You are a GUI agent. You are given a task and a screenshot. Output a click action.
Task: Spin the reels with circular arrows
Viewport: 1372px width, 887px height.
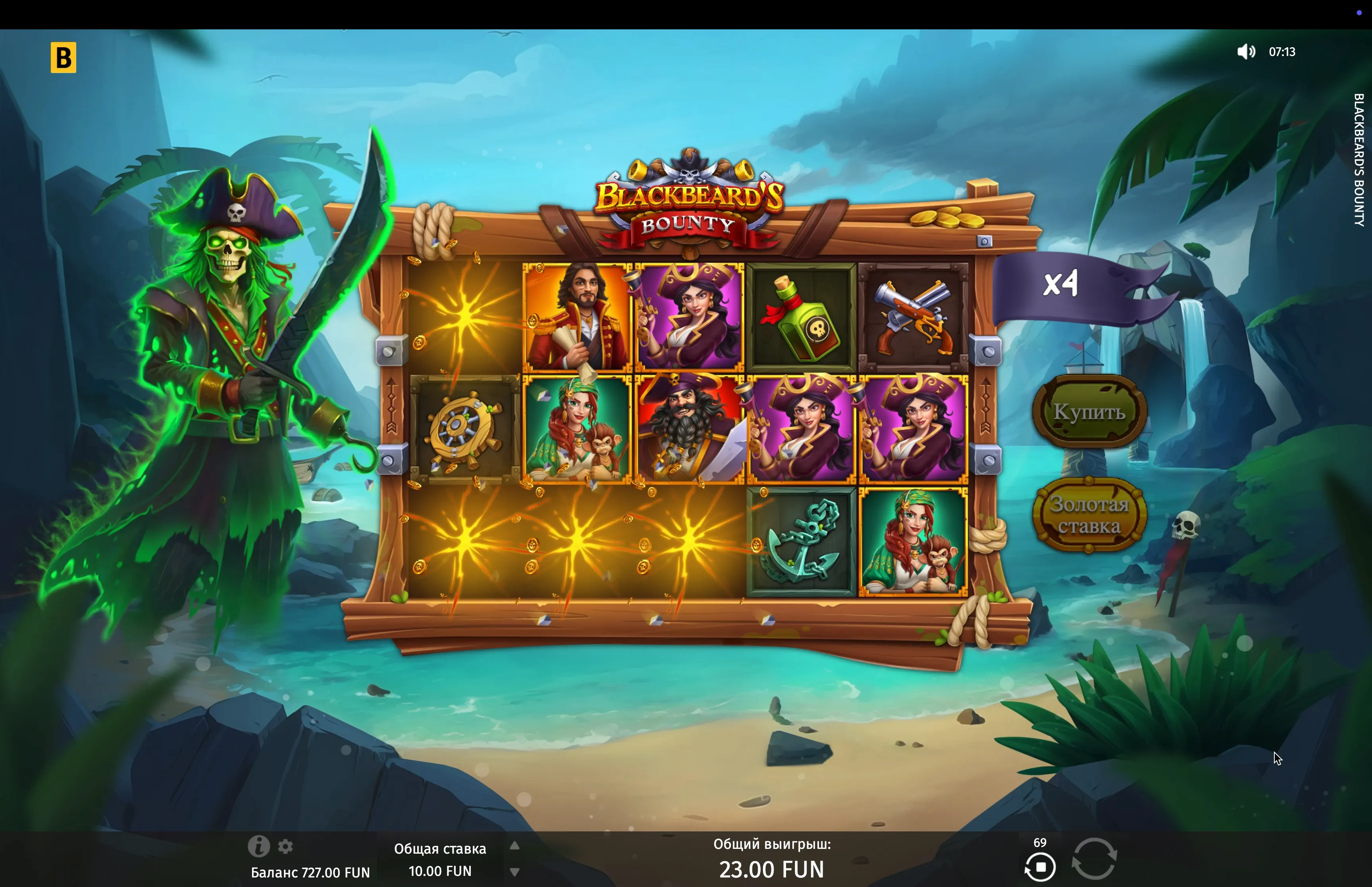(1094, 858)
